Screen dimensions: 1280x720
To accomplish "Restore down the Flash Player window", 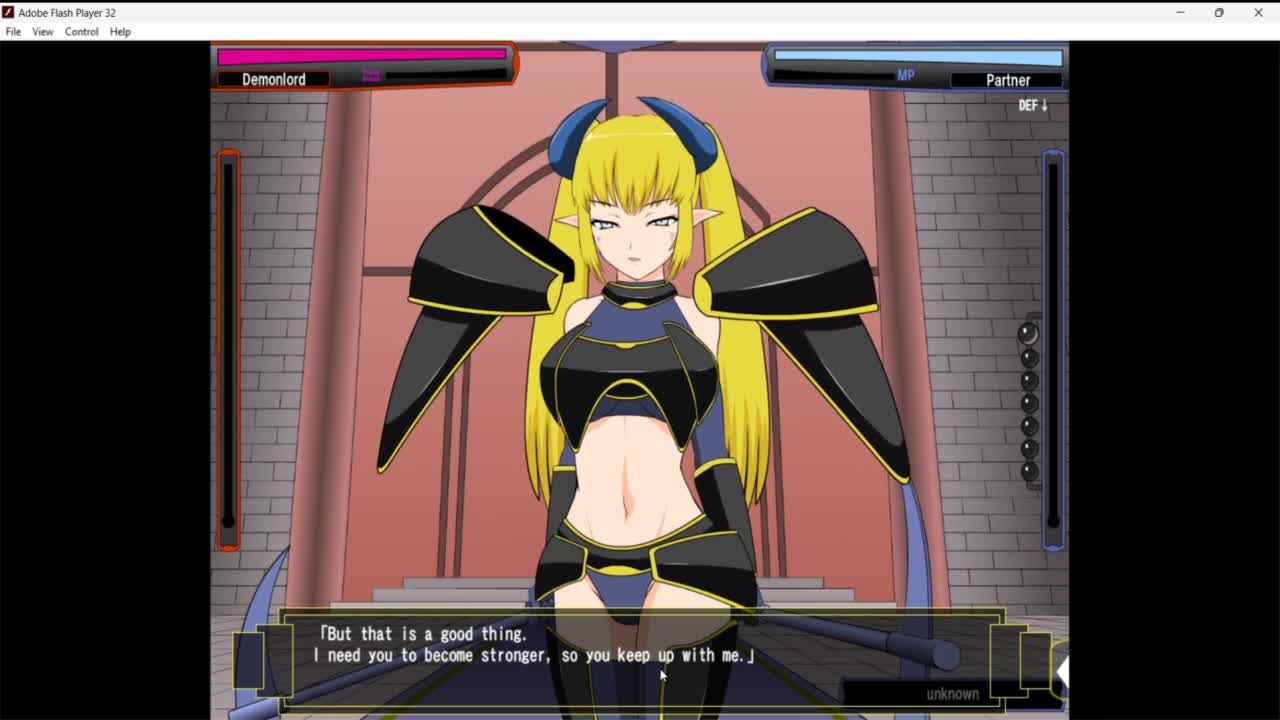I will (1219, 13).
